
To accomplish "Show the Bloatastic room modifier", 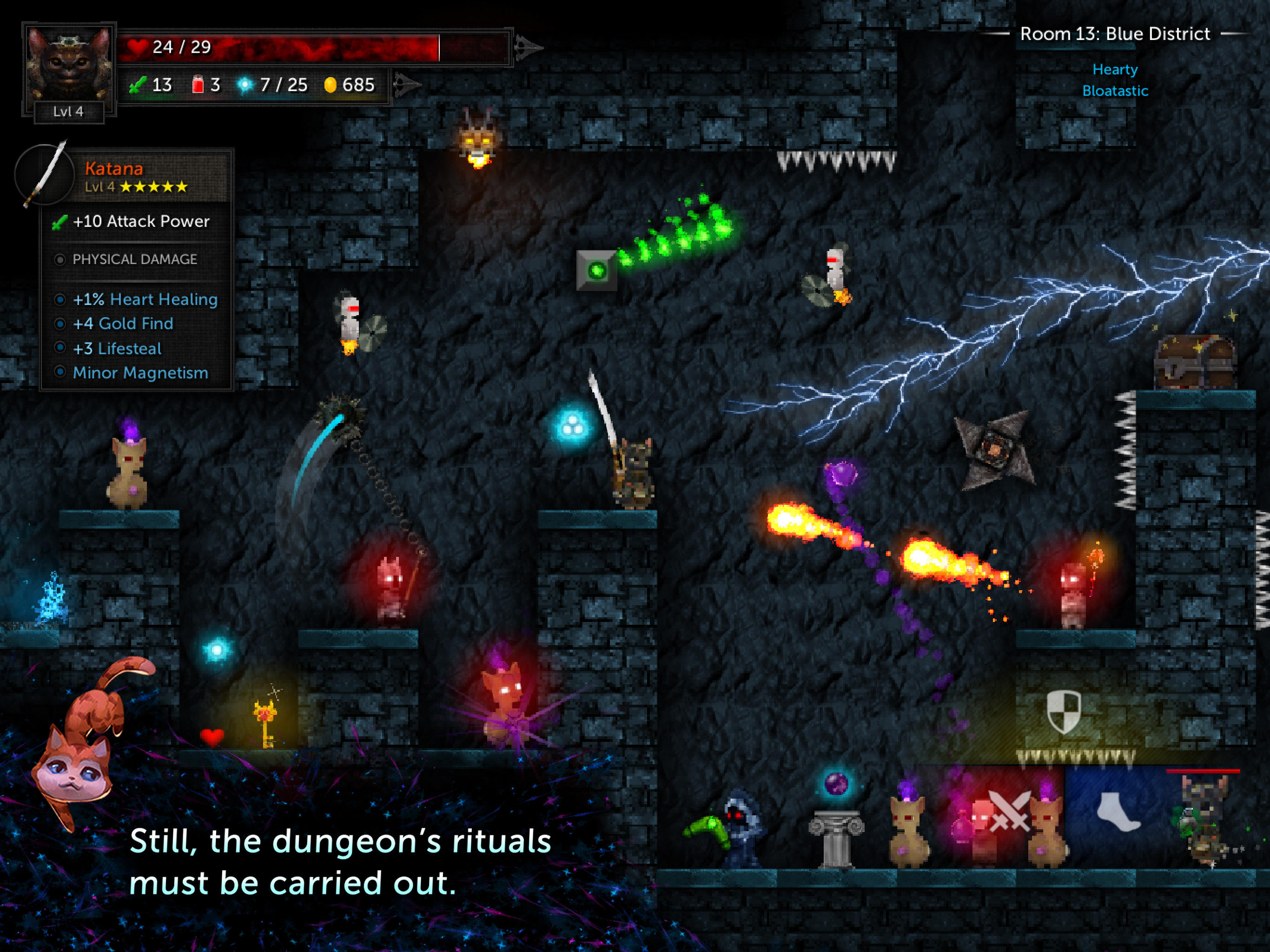I will 1114,91.
